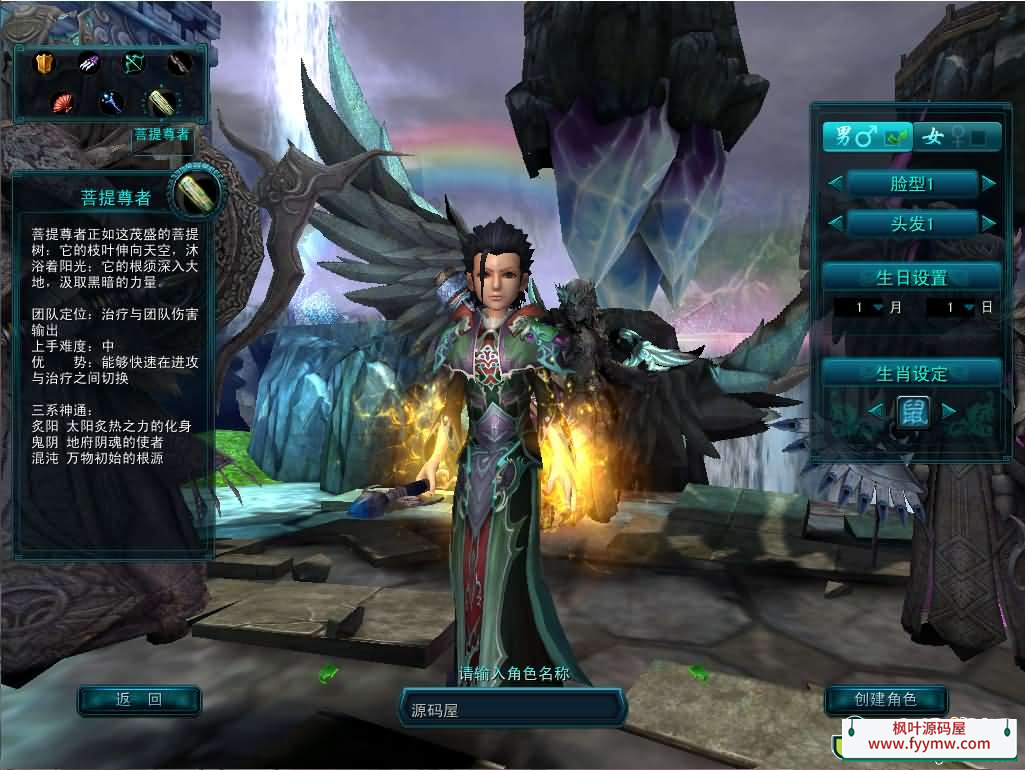
Task: Click the left arrow beside 脸型1
Action: [835, 183]
